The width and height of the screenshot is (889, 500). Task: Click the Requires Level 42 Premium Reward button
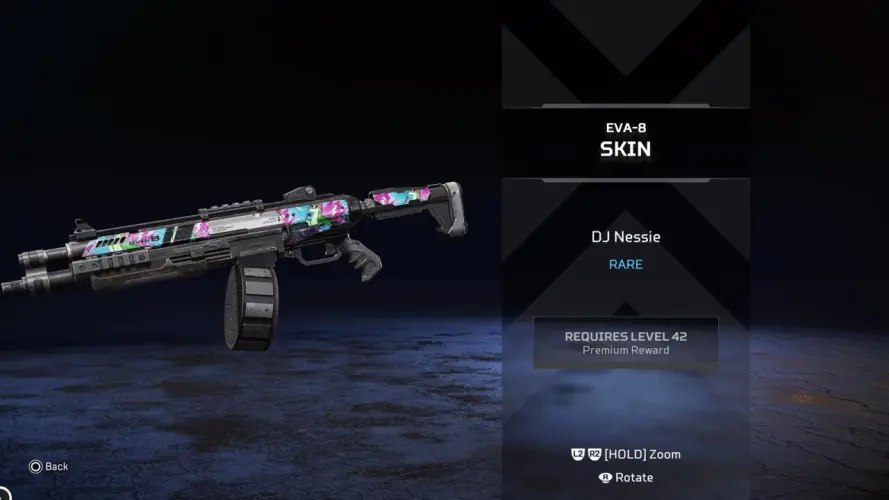[x=625, y=342]
